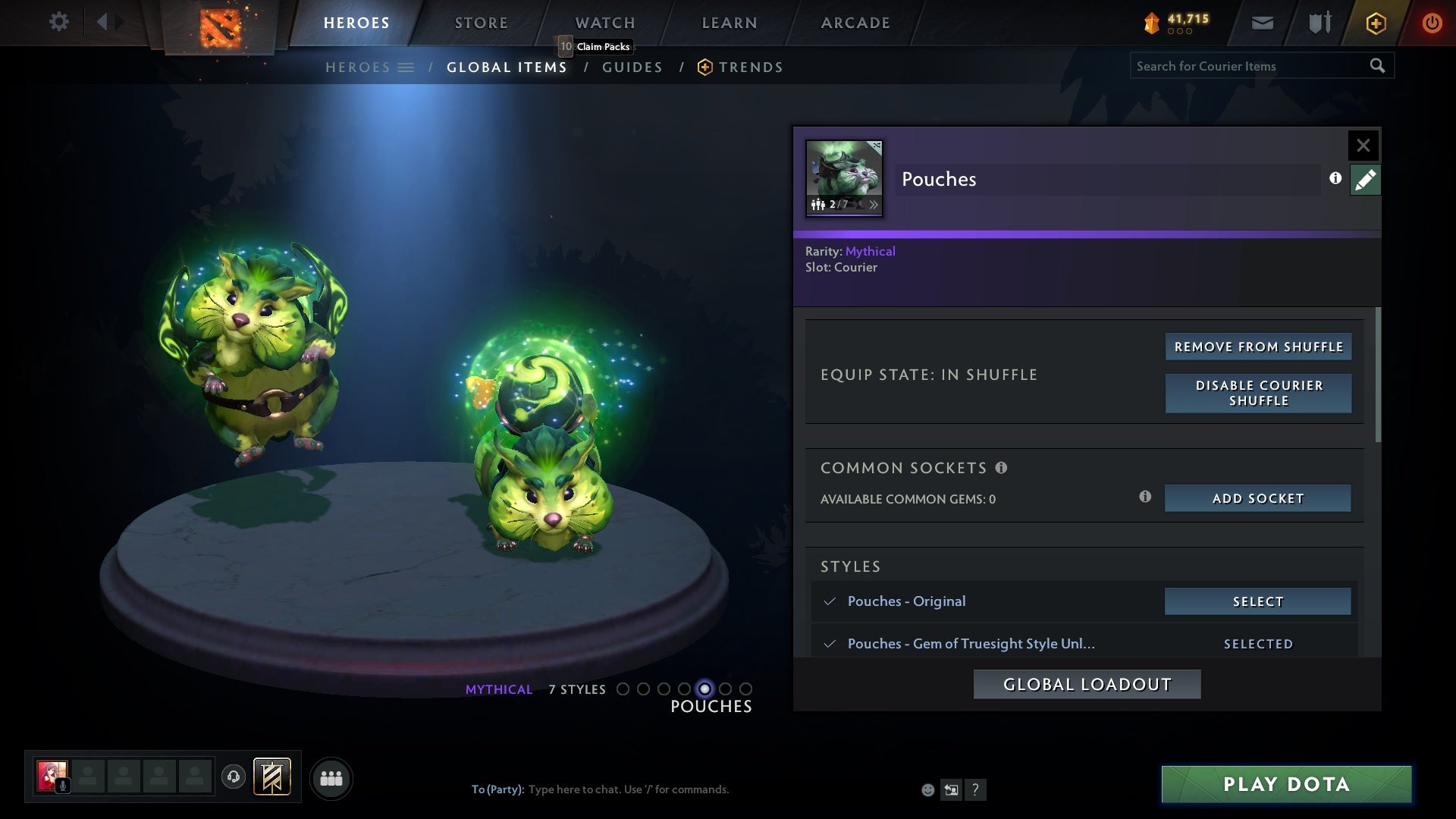Expand the Pouches equip users list
Screen dimensions: 1456x819
click(875, 205)
